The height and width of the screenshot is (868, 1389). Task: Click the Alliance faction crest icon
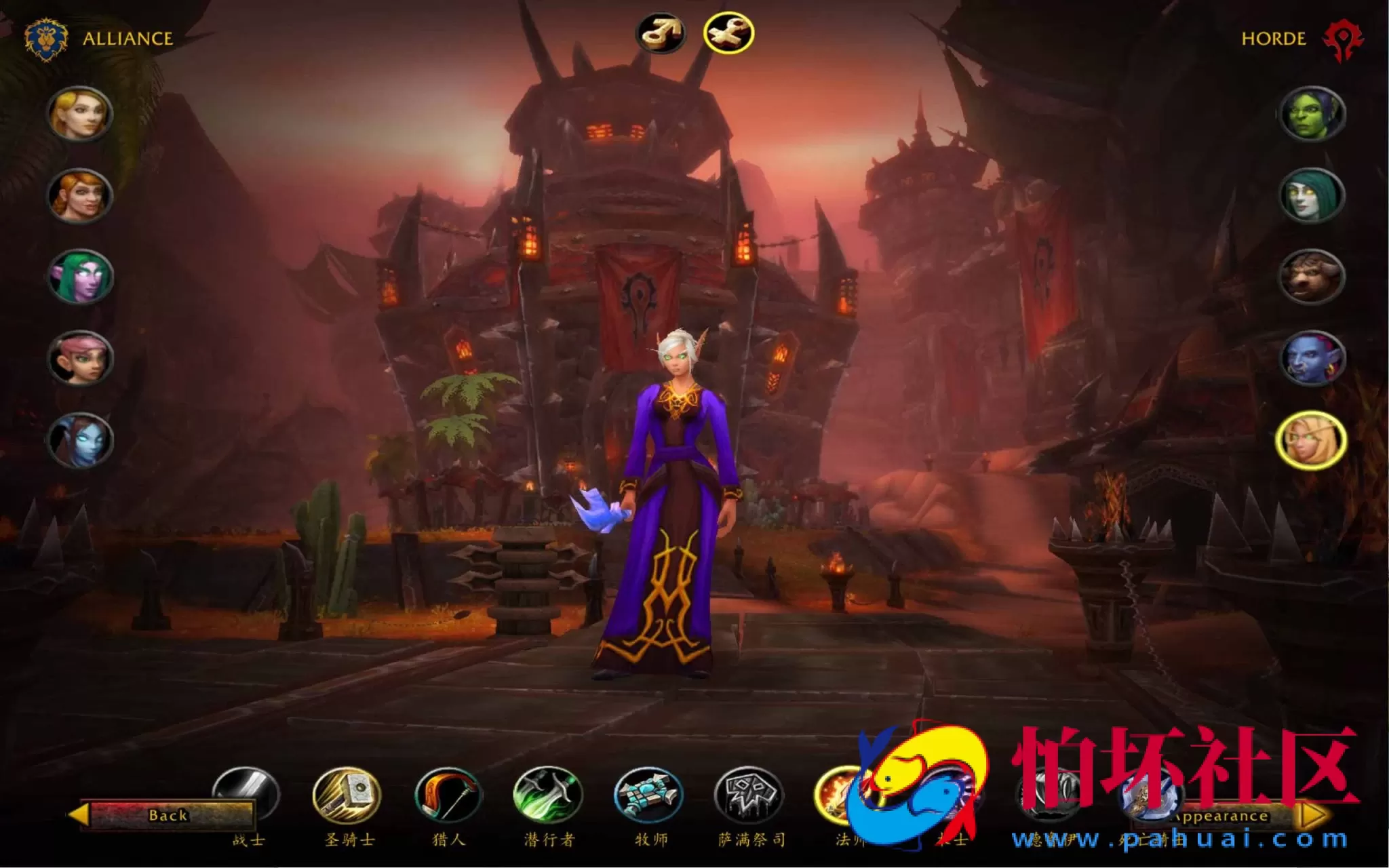(45, 38)
